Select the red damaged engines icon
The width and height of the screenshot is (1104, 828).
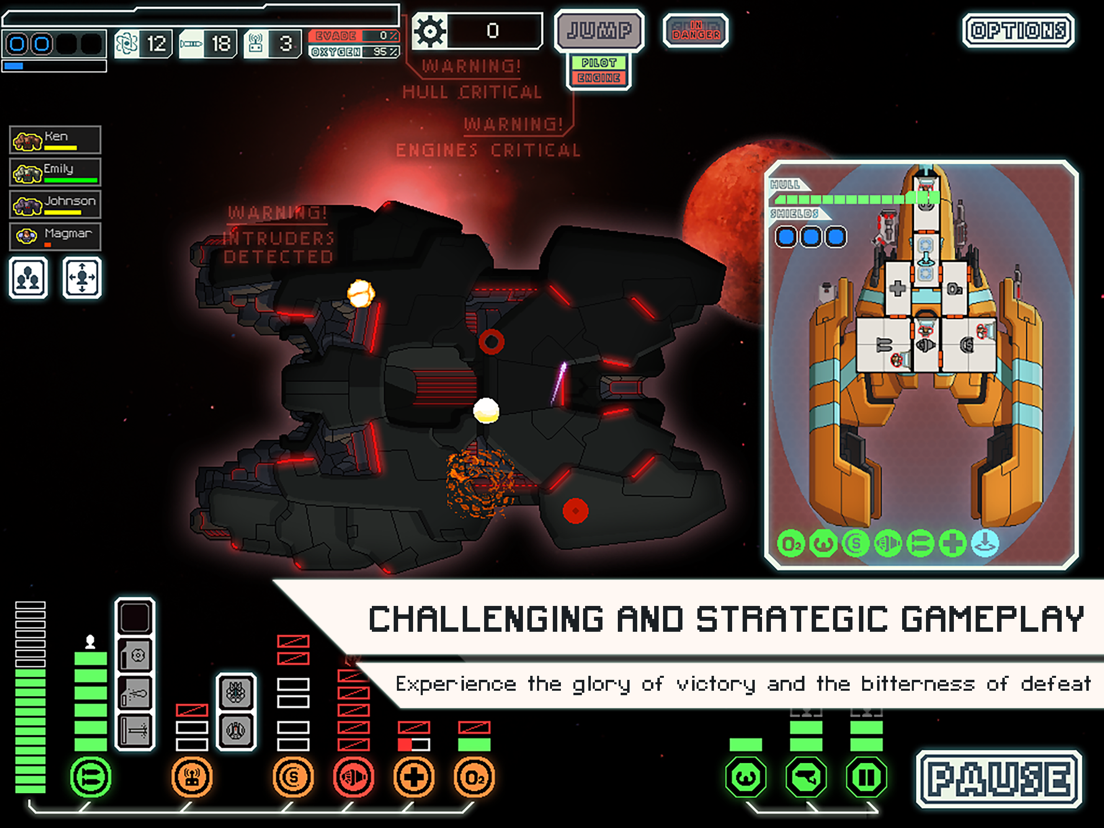pos(353,777)
